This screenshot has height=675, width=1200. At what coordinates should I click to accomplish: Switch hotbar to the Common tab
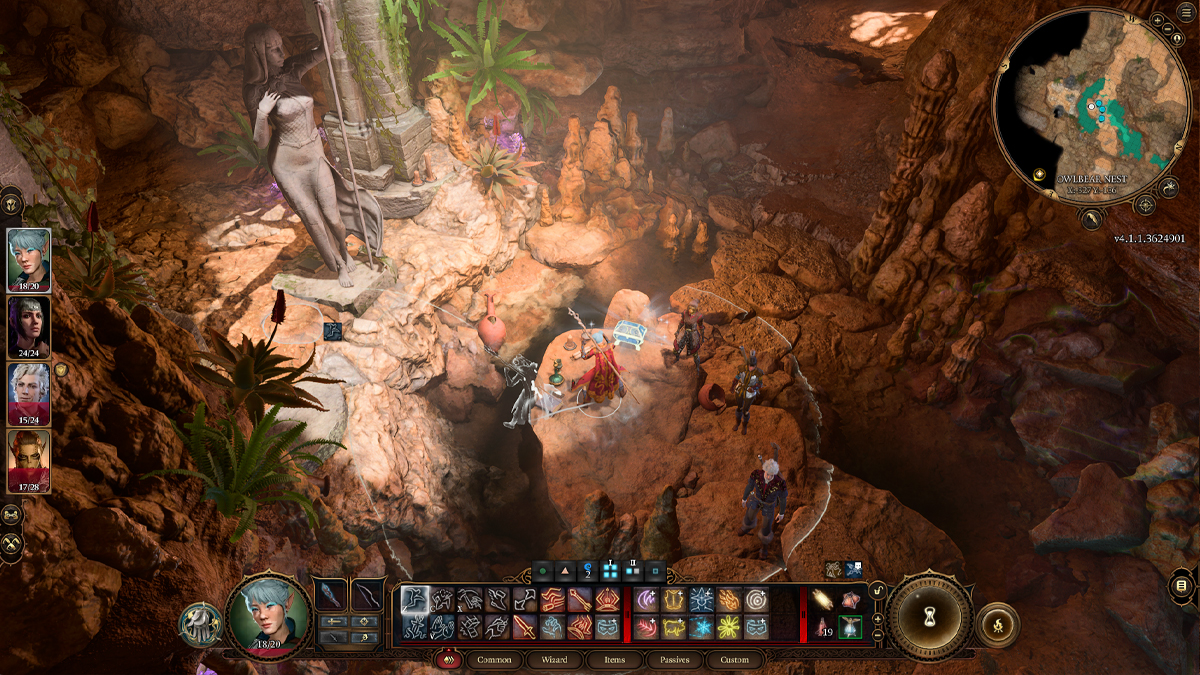coord(494,660)
